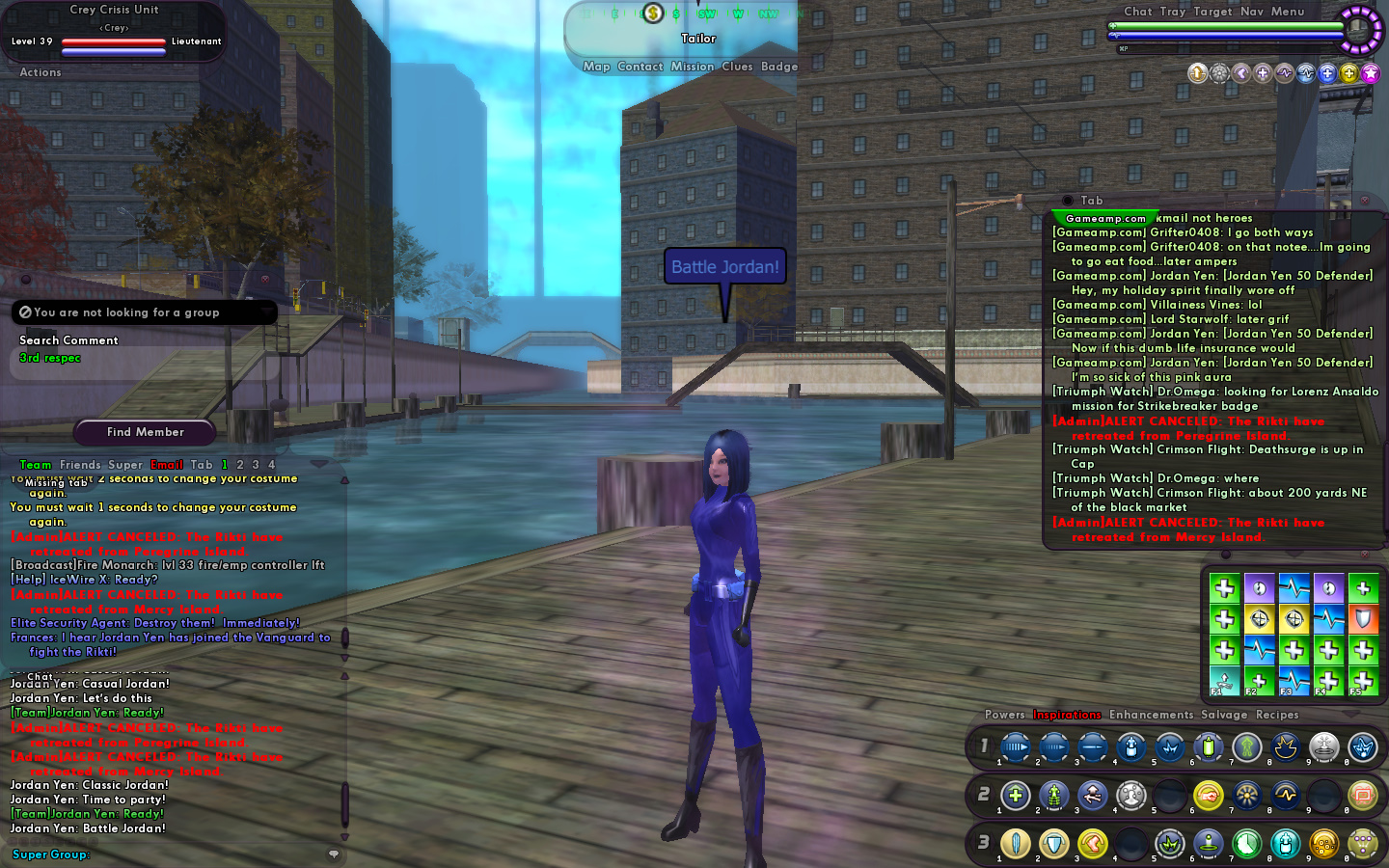Open the Inspirations tray
This screenshot has height=868, width=1389.
point(1067,715)
